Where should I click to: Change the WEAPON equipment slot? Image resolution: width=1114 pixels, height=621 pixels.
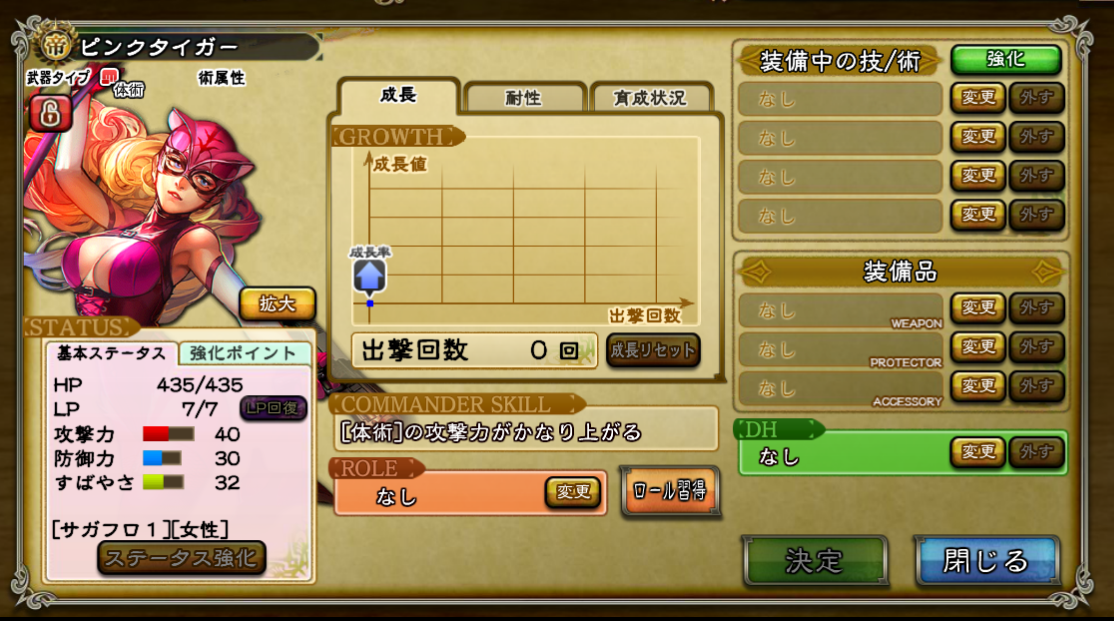(977, 308)
